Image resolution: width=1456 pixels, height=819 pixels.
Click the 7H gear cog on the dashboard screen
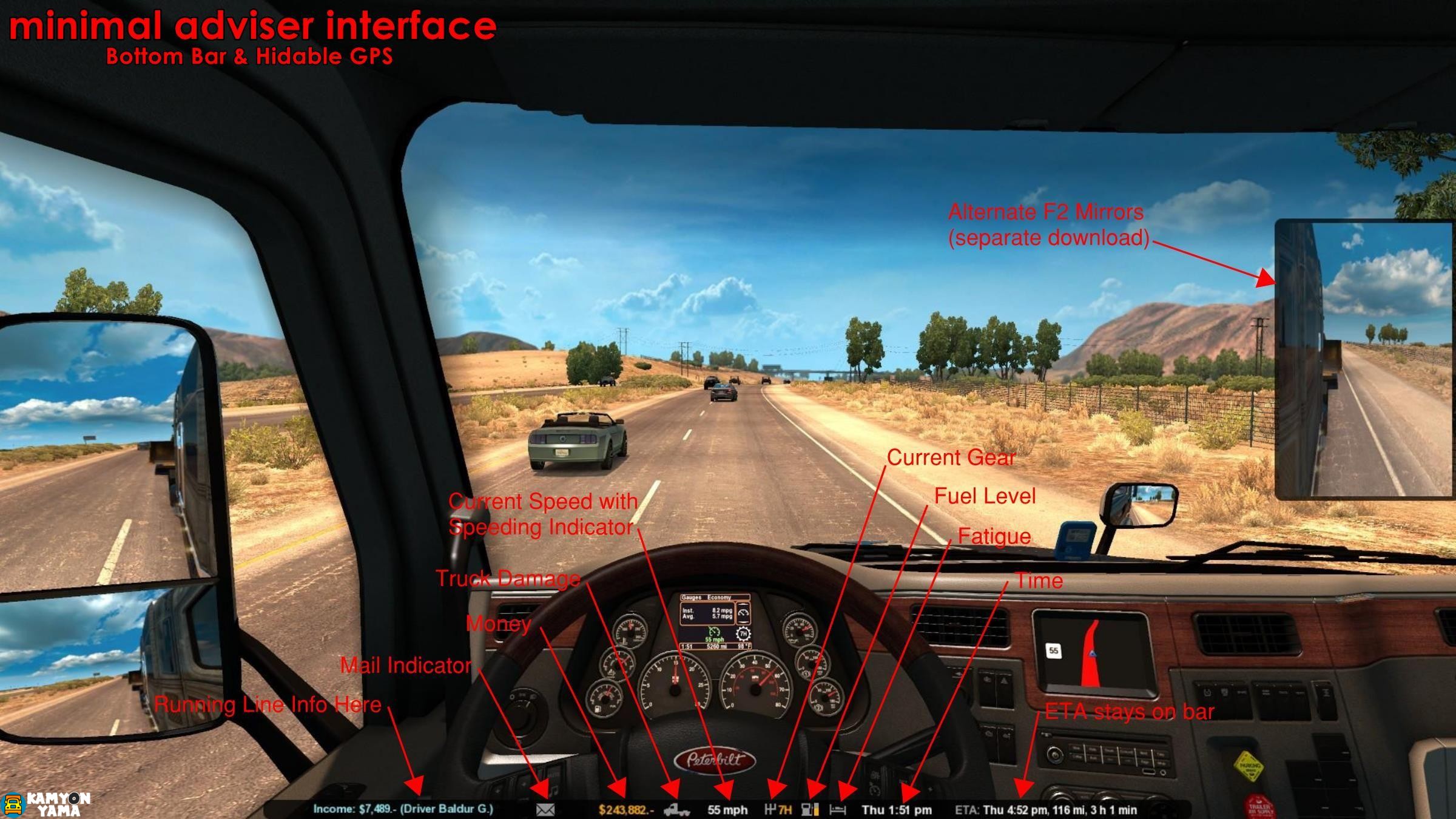point(743,634)
